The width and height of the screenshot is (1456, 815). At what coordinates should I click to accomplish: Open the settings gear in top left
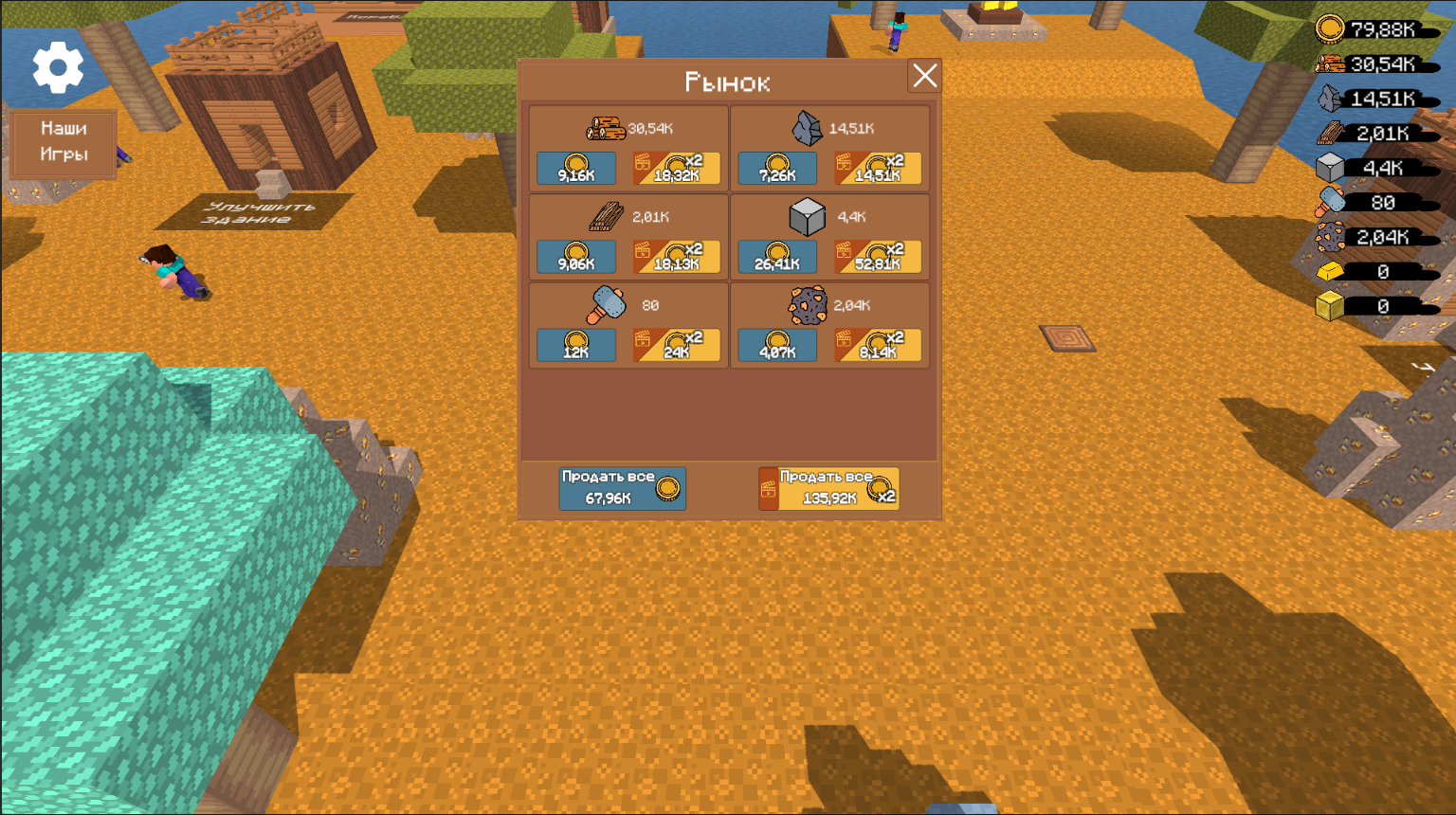pyautogui.click(x=56, y=67)
